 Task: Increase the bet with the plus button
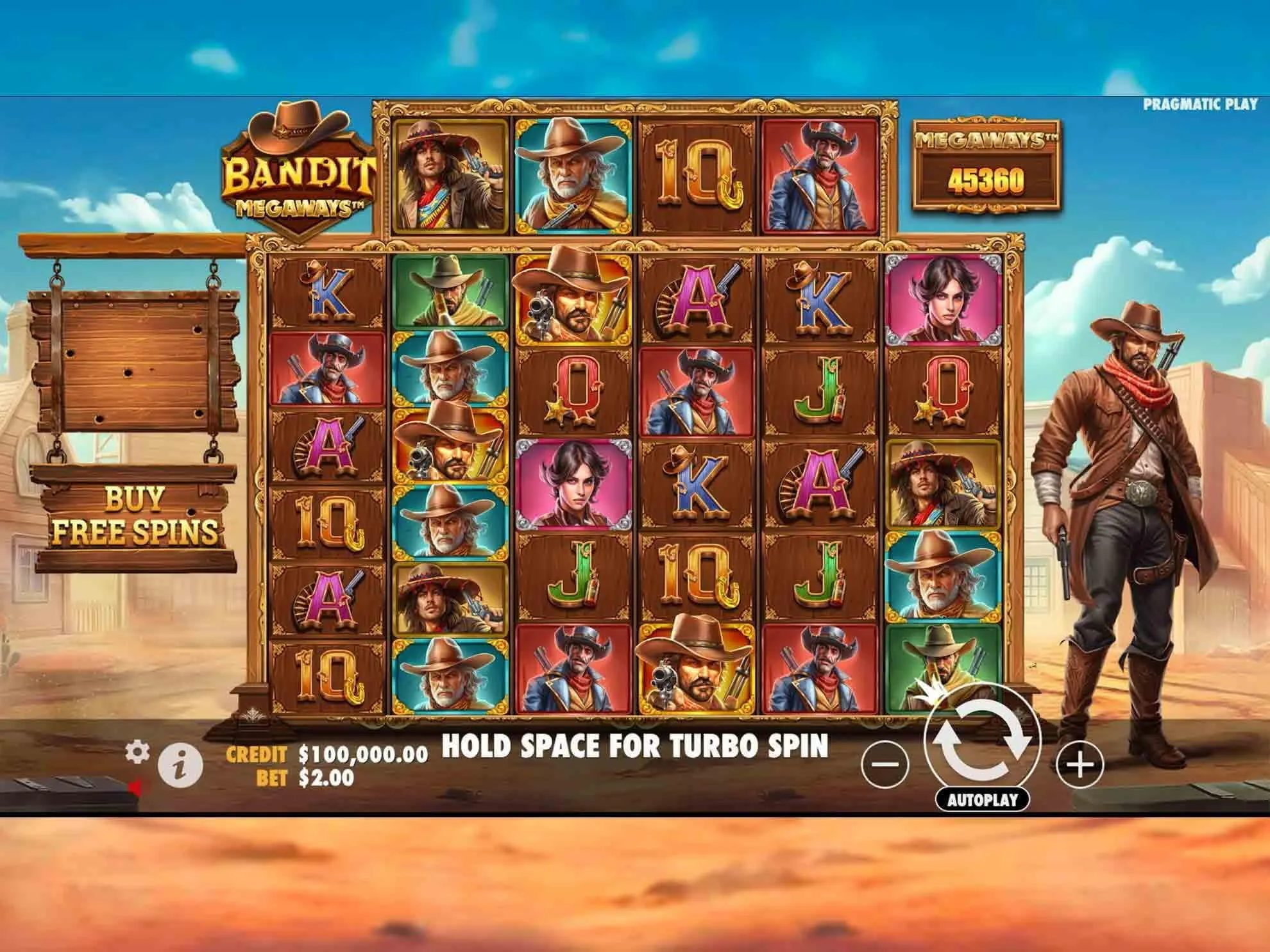(1080, 764)
